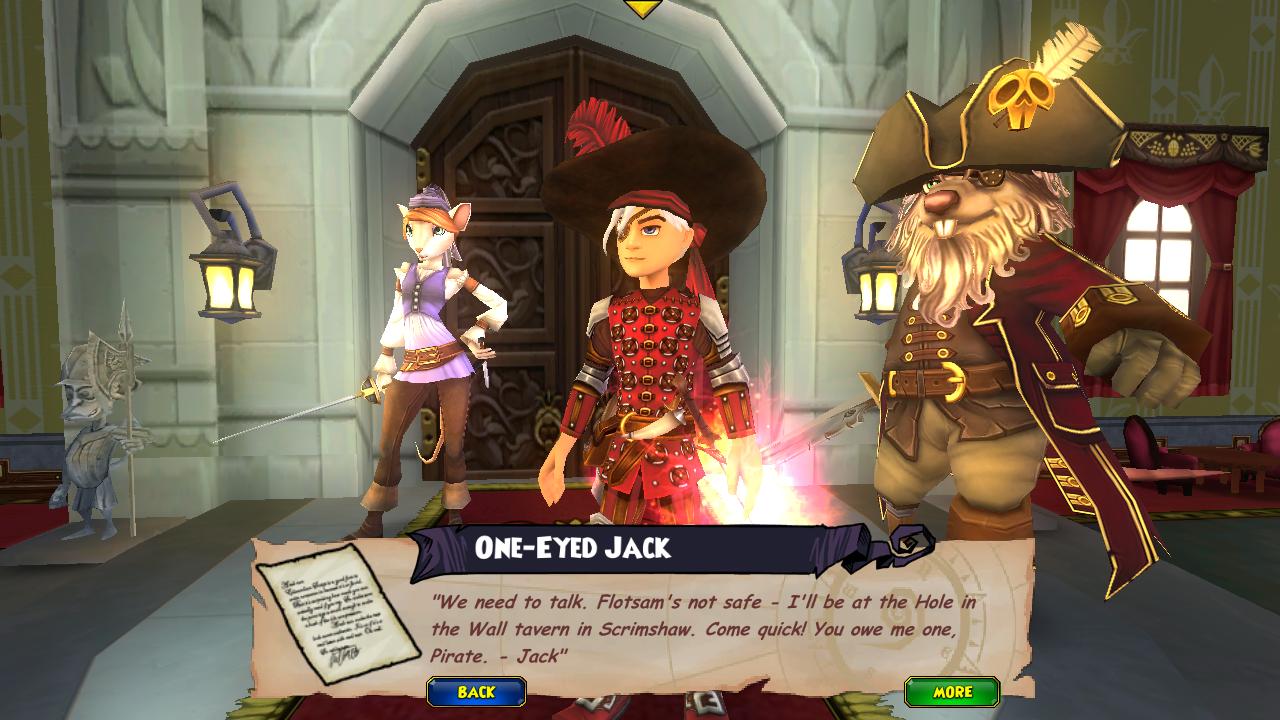Click the green MORE button
1280x720 pixels.
[952, 692]
